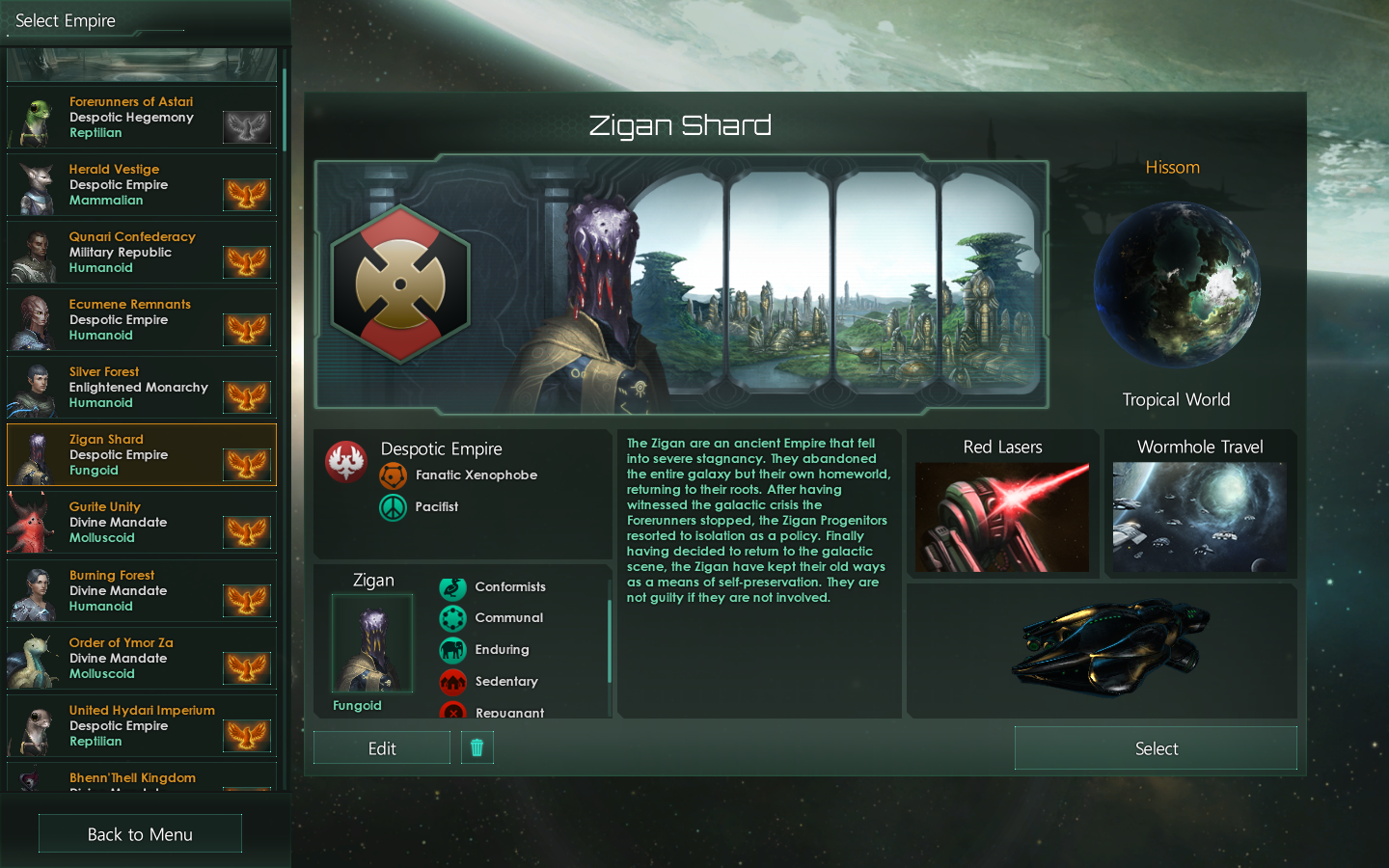Click the Zigan Fungoid species portrait

point(372,642)
